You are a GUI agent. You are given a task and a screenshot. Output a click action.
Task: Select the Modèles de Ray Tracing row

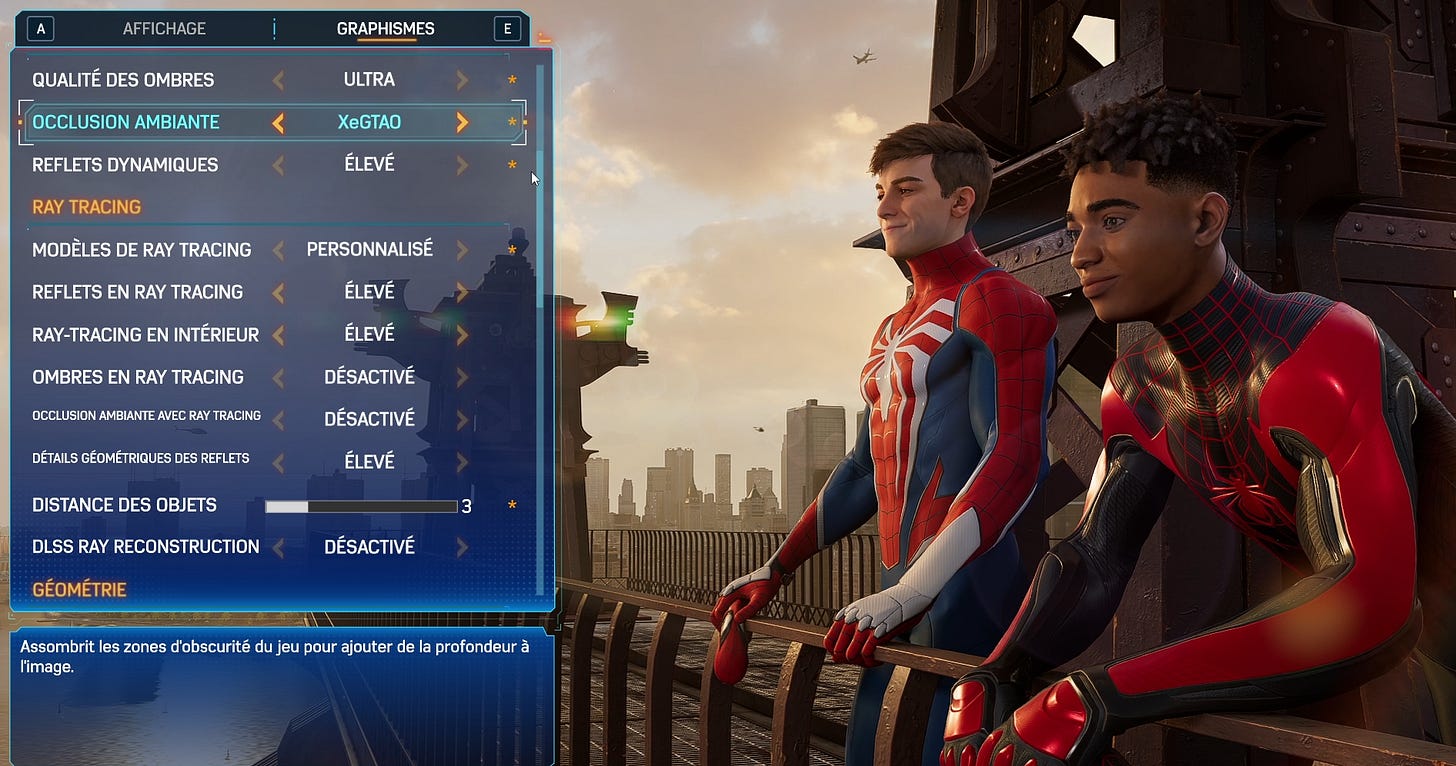coord(141,249)
